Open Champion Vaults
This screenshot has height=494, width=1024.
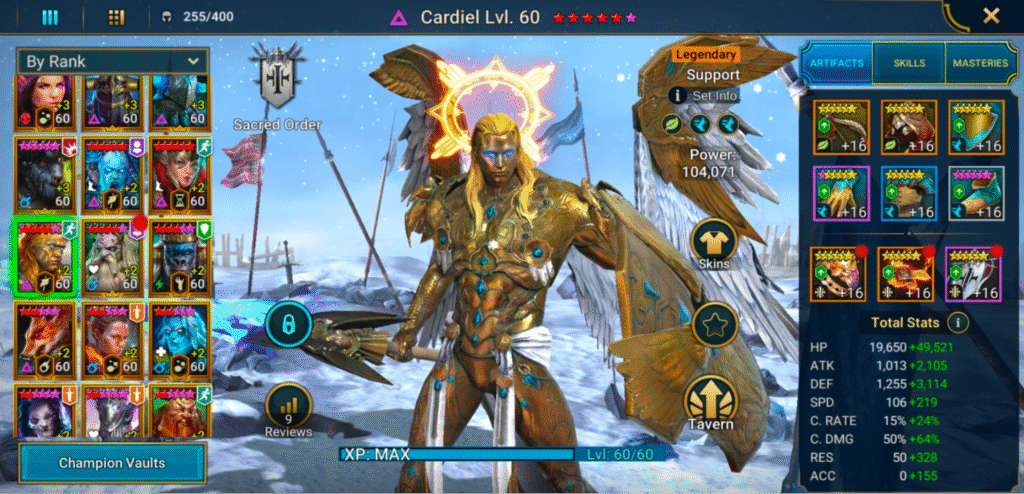pos(111,463)
